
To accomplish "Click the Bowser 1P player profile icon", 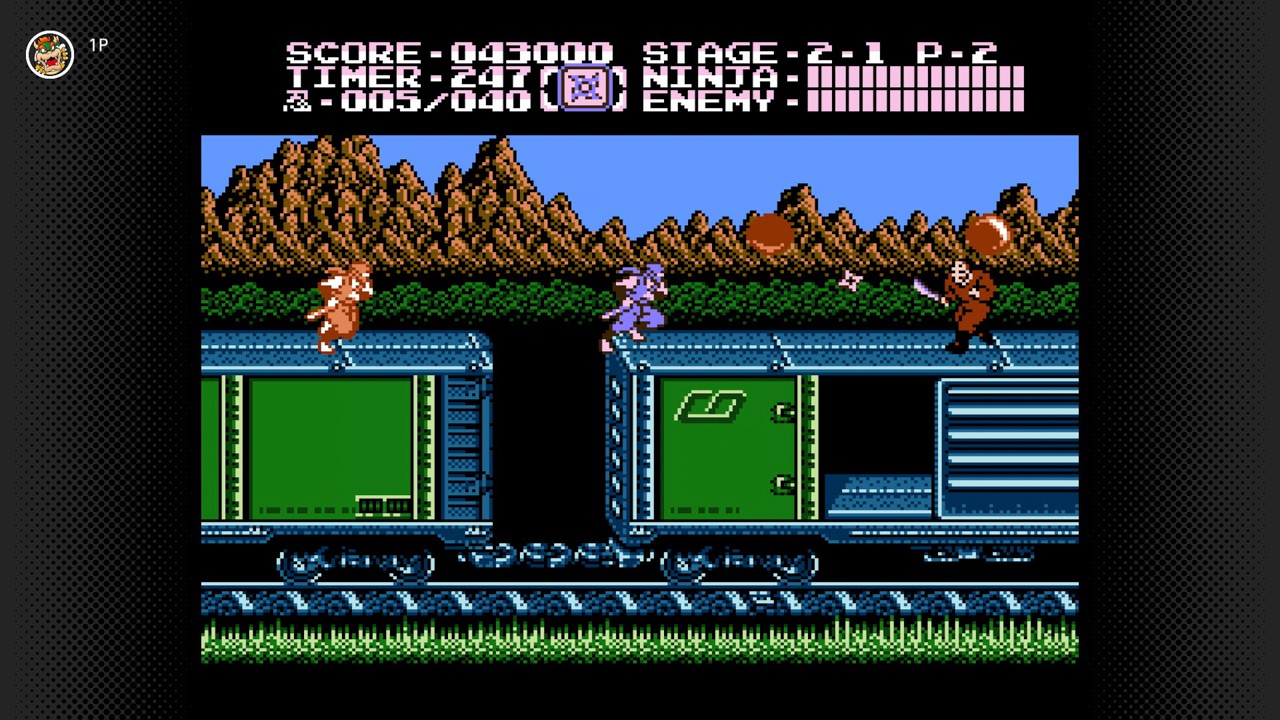I will click(x=50, y=54).
